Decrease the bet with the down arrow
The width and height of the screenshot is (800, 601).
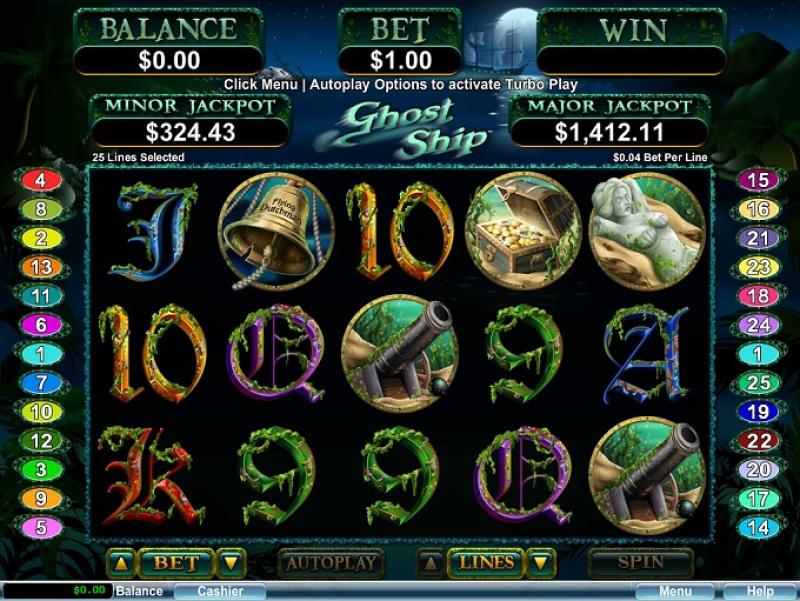(231, 564)
